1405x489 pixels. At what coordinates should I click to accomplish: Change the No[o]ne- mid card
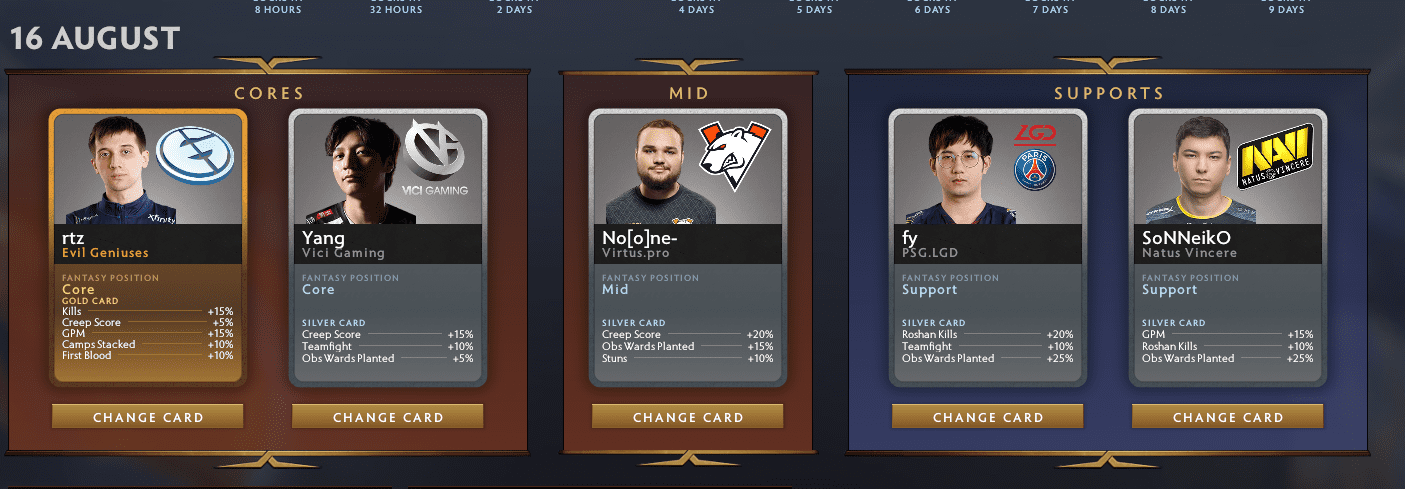click(x=688, y=417)
